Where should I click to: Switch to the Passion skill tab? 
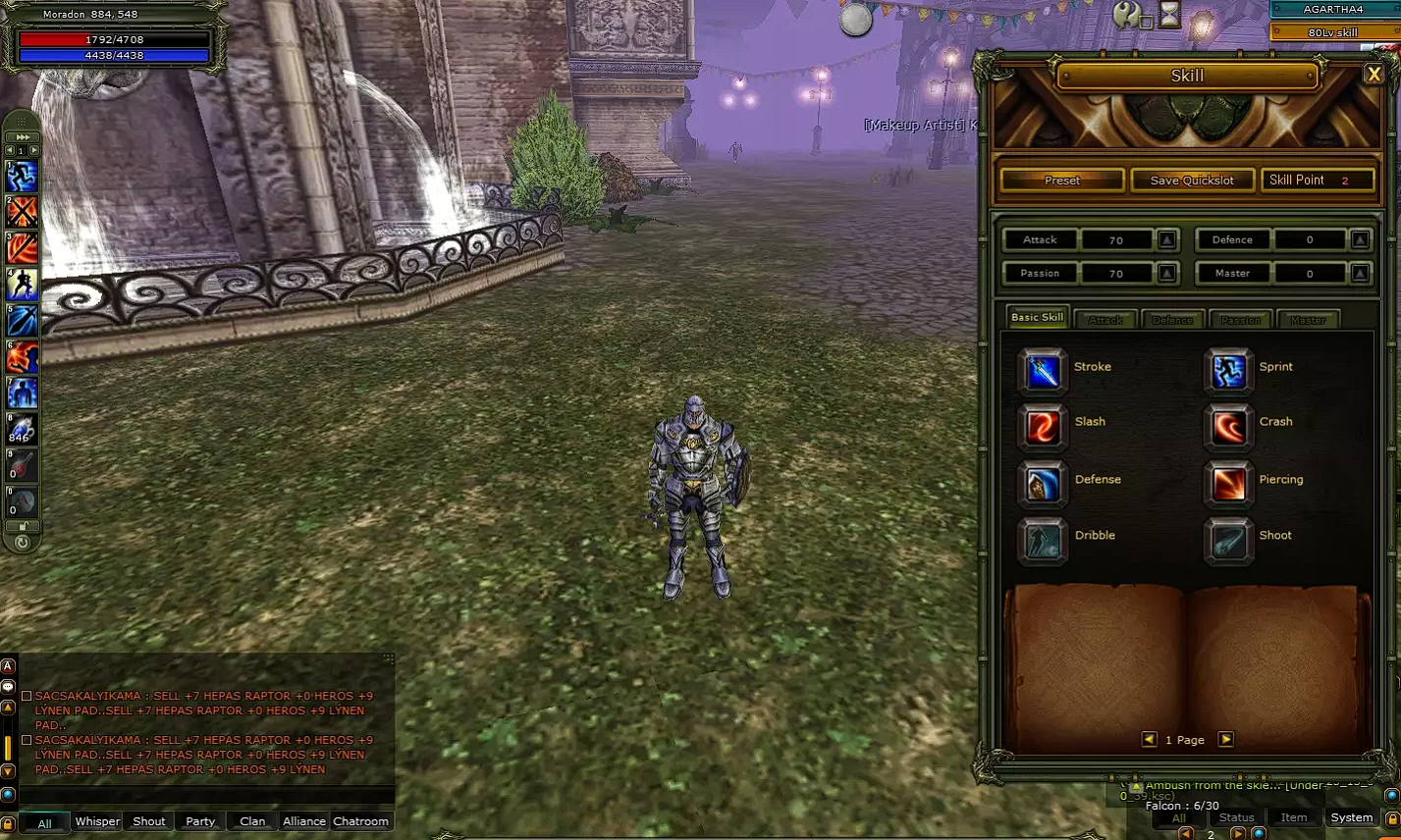click(x=1240, y=319)
